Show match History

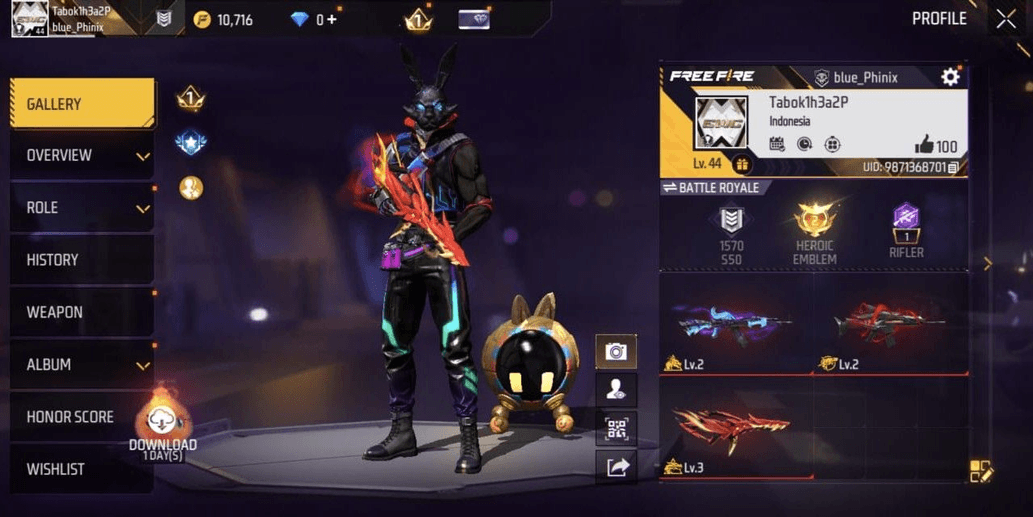[82, 260]
